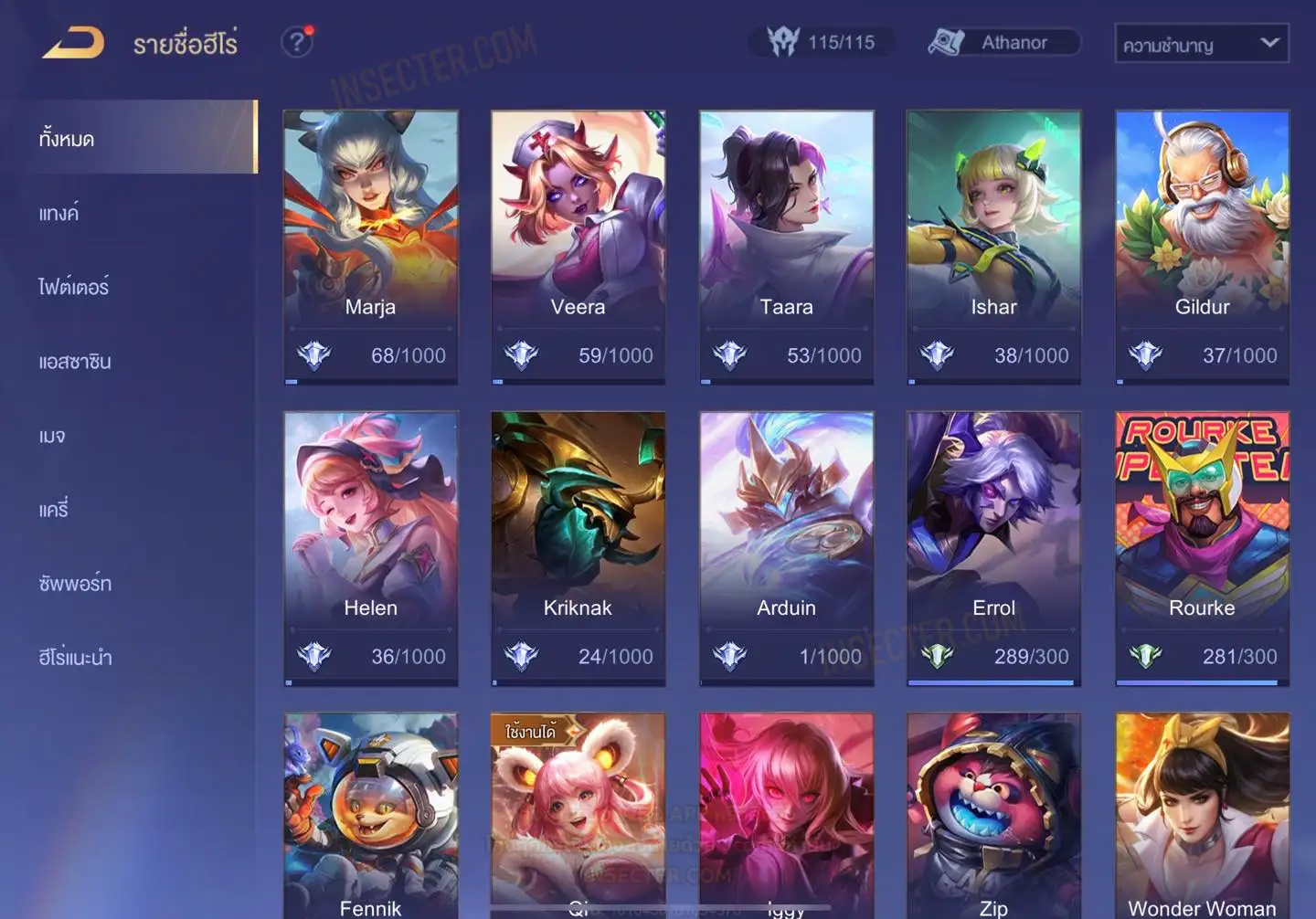Screen dimensions: 1316x919
Task: Select the Rourke hero card
Action: pyautogui.click(x=1202, y=548)
